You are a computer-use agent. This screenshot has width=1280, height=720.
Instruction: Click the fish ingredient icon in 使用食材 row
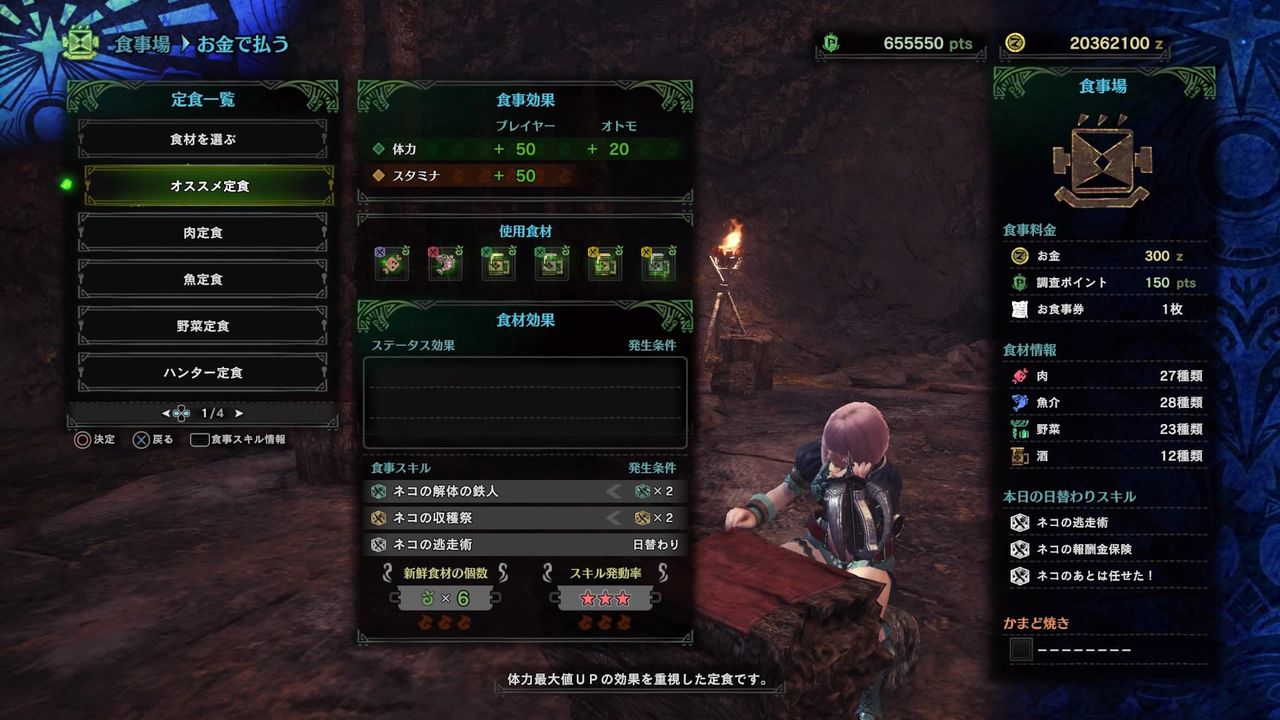coord(444,262)
